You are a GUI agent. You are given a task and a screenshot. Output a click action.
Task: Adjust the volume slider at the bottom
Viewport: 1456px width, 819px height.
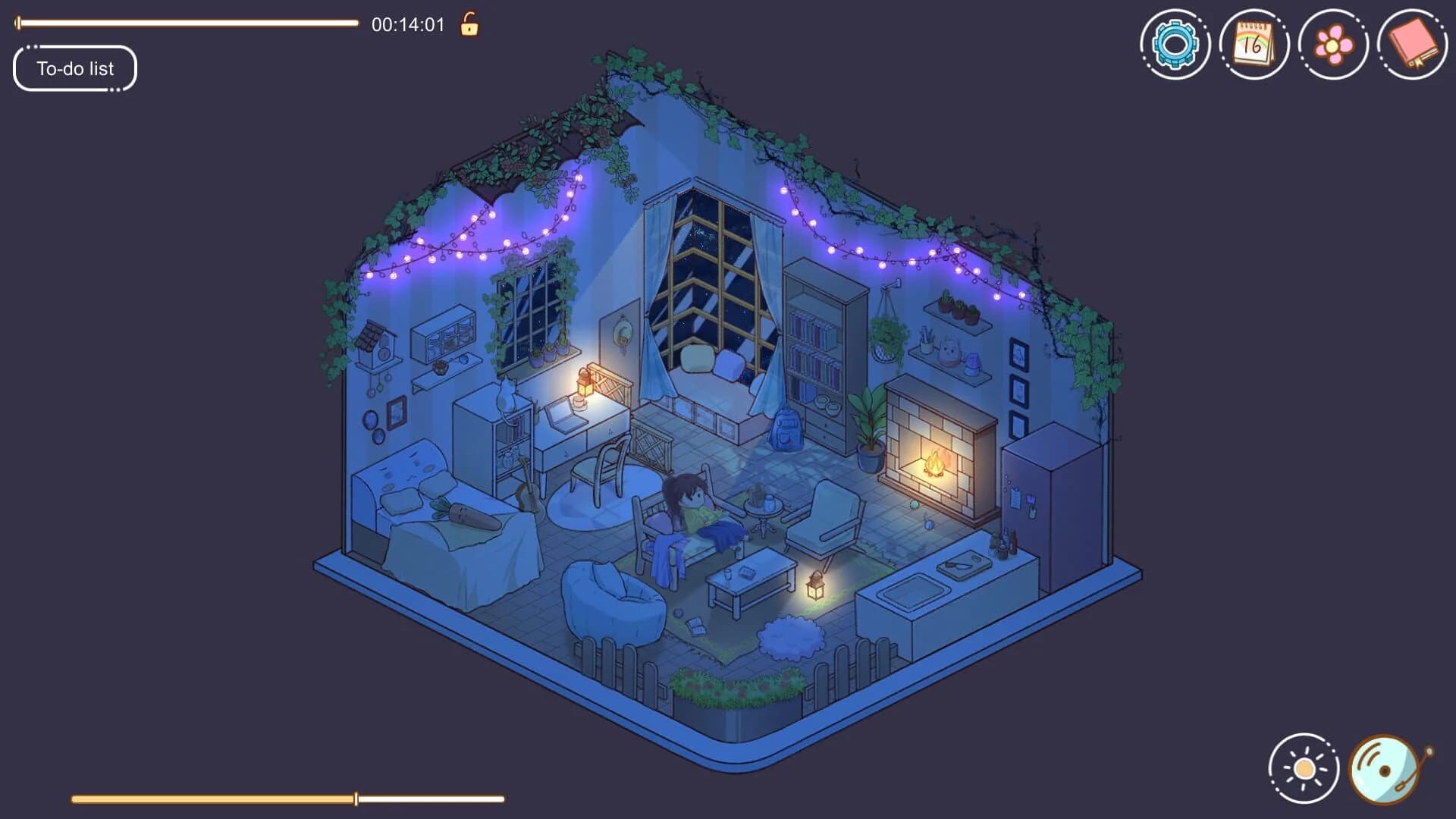point(355,799)
